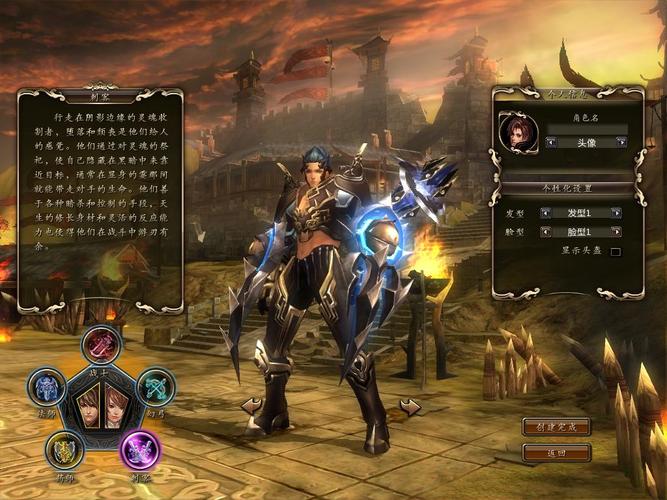The image size is (667, 500).
Task: Switch to next portrait (头像)
Action: point(621,142)
